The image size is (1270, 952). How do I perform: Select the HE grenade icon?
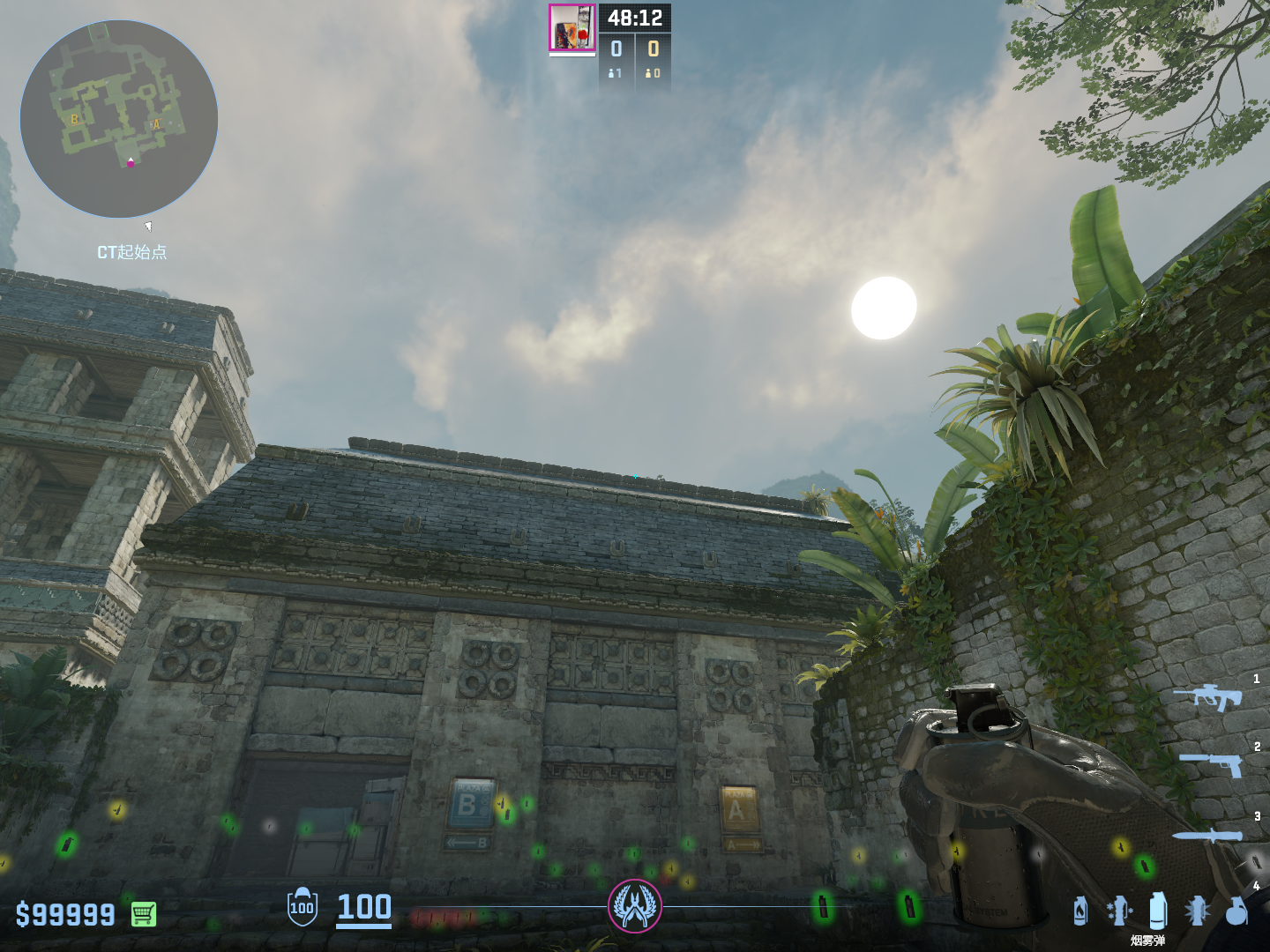click(x=1236, y=911)
